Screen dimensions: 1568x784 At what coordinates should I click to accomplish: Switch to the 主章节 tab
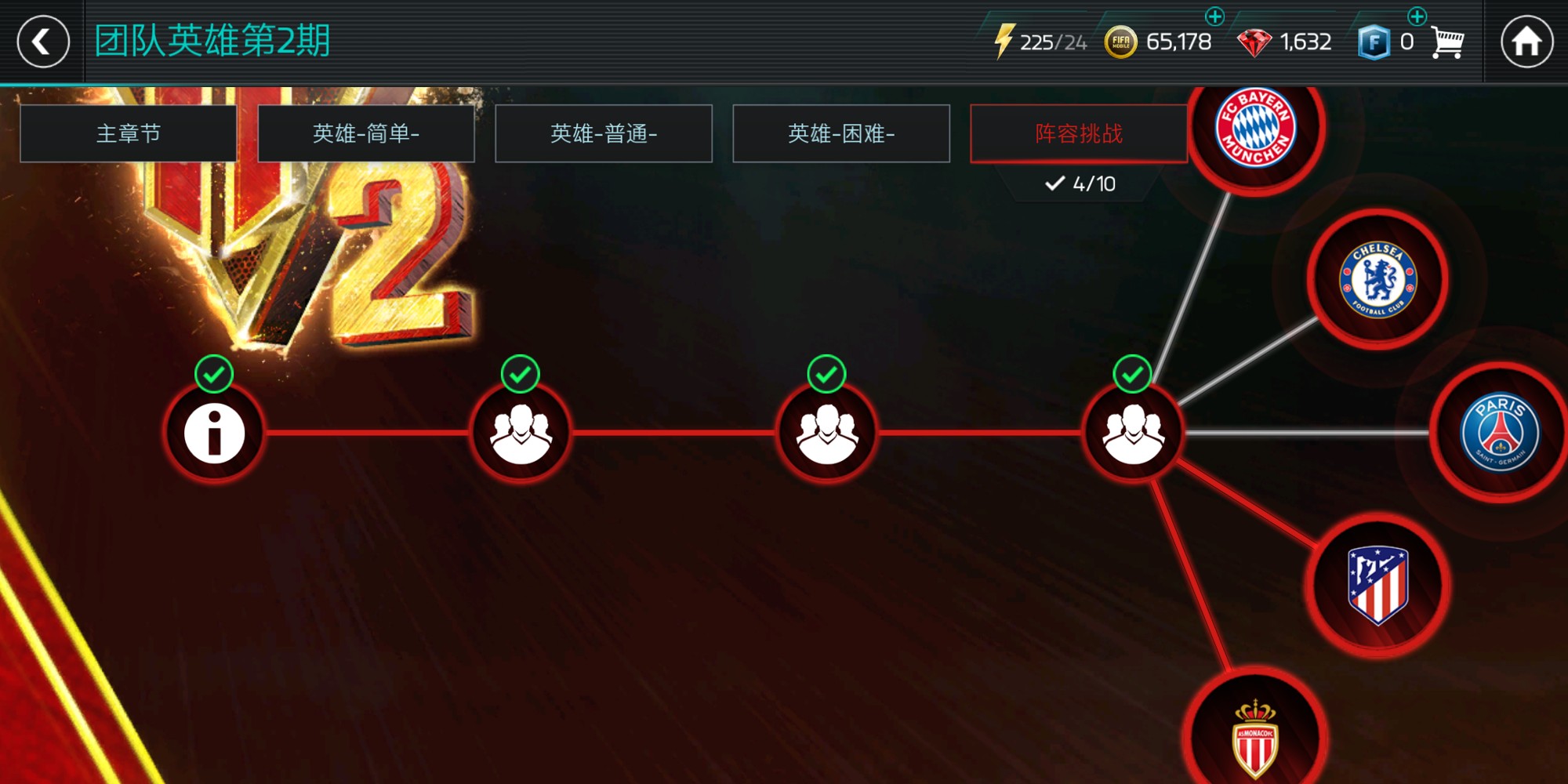click(x=130, y=133)
